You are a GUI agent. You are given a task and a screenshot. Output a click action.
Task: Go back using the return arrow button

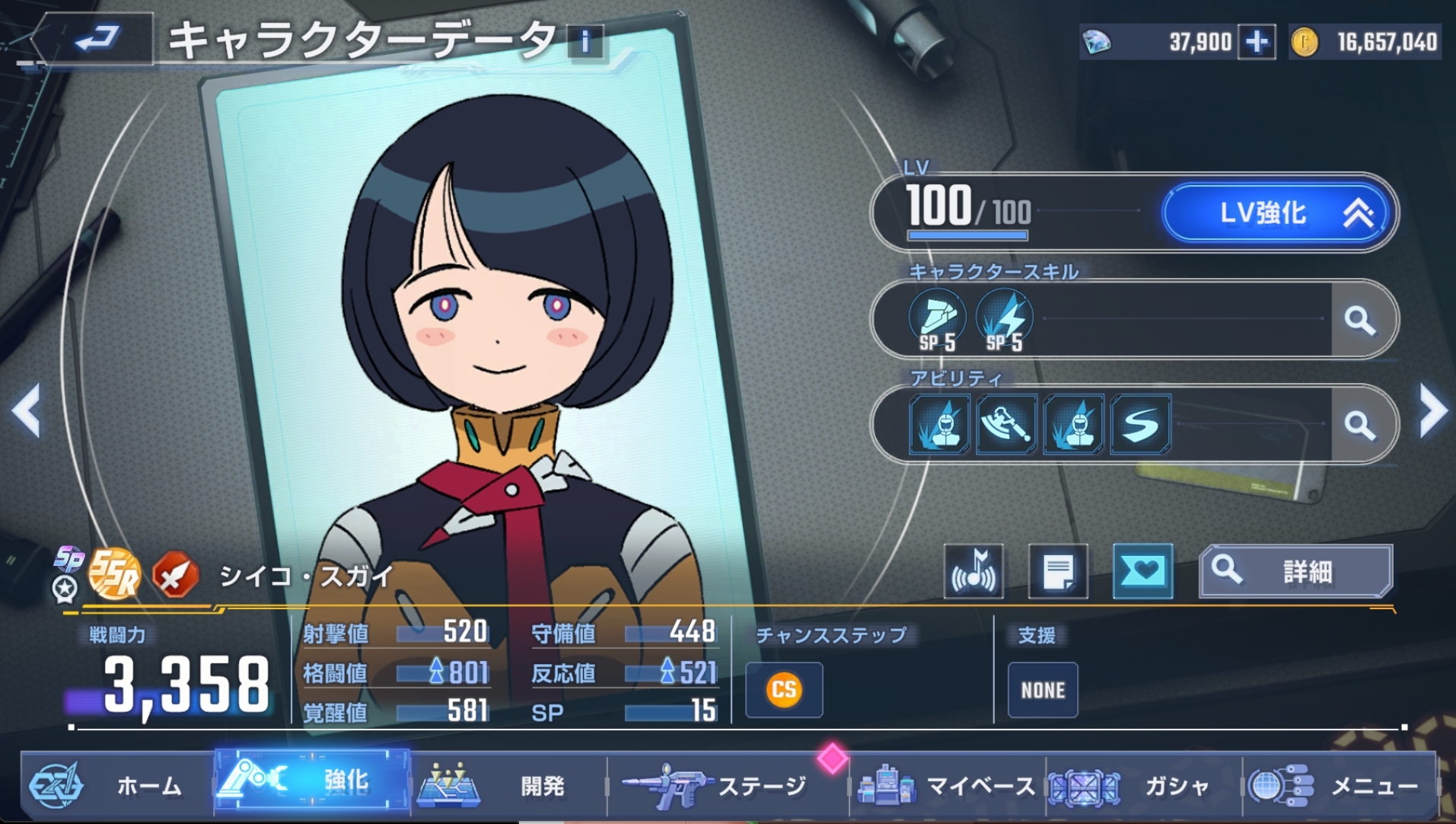pos(95,38)
